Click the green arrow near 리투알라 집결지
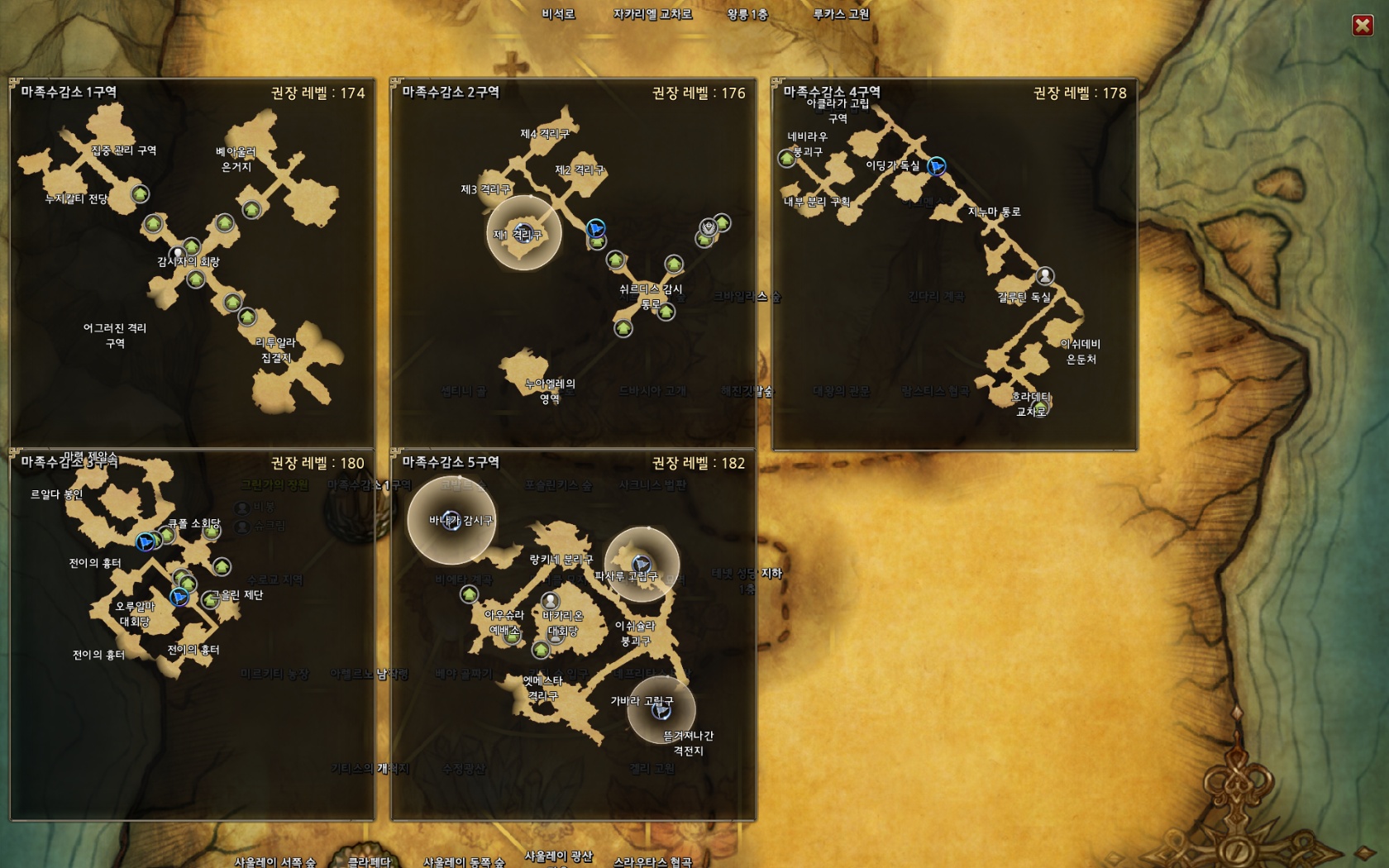The image size is (1389, 868). pos(246,316)
